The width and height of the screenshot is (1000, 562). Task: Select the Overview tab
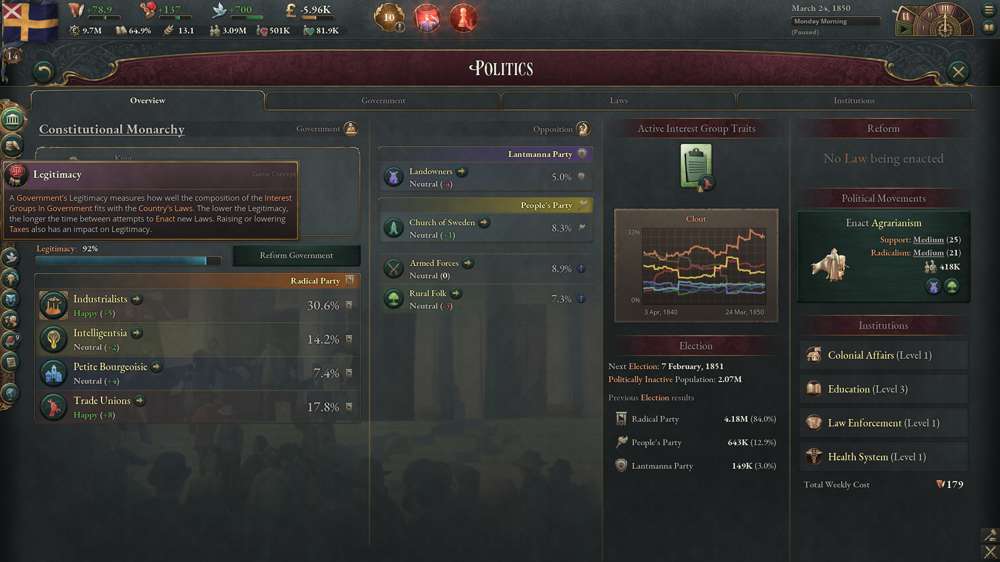click(x=148, y=101)
